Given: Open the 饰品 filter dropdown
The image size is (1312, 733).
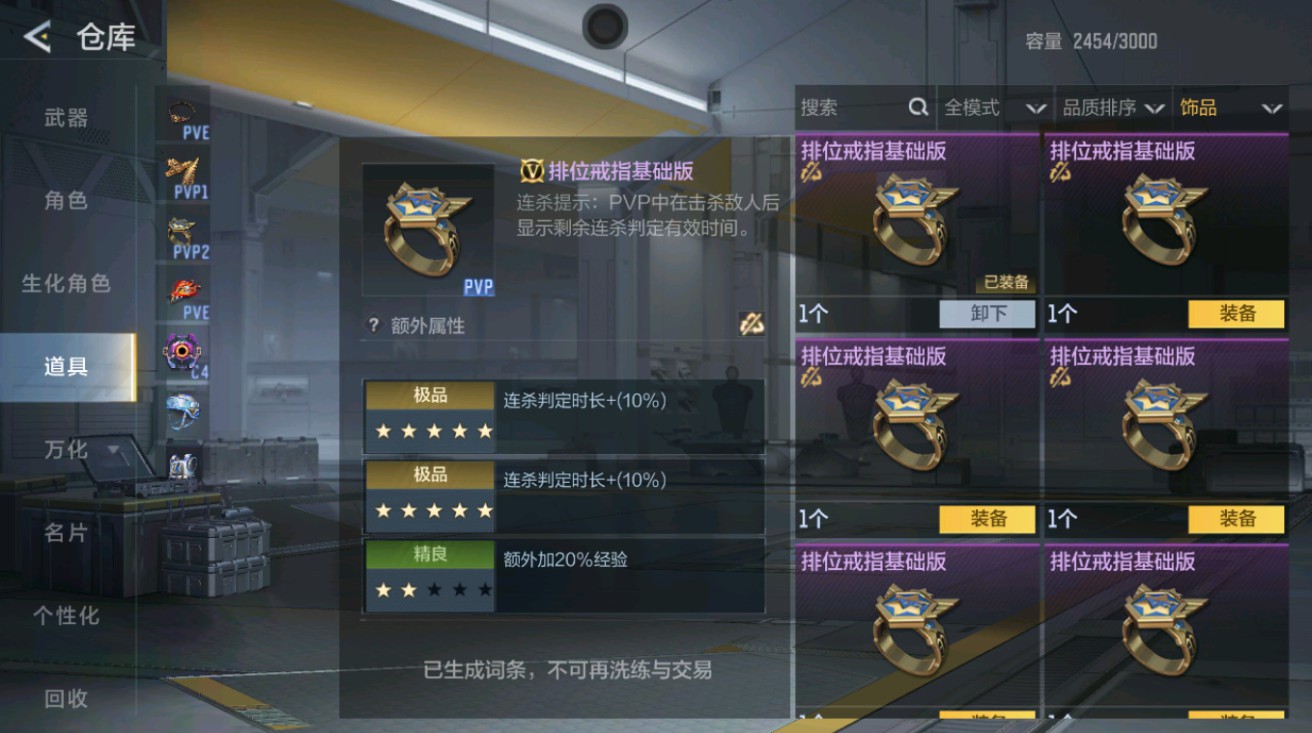Looking at the screenshot, I should pos(1230,107).
